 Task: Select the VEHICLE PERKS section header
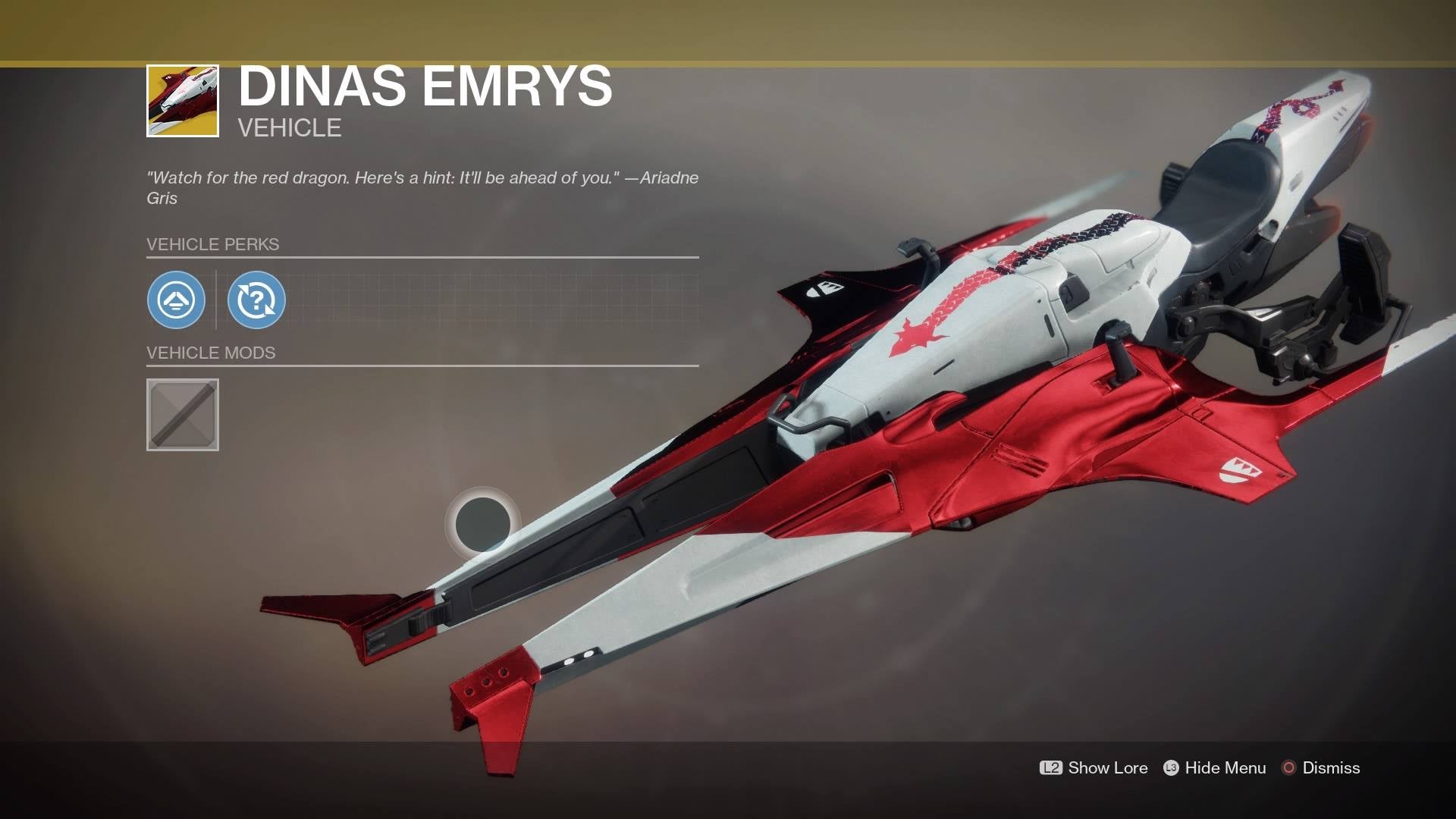[214, 244]
